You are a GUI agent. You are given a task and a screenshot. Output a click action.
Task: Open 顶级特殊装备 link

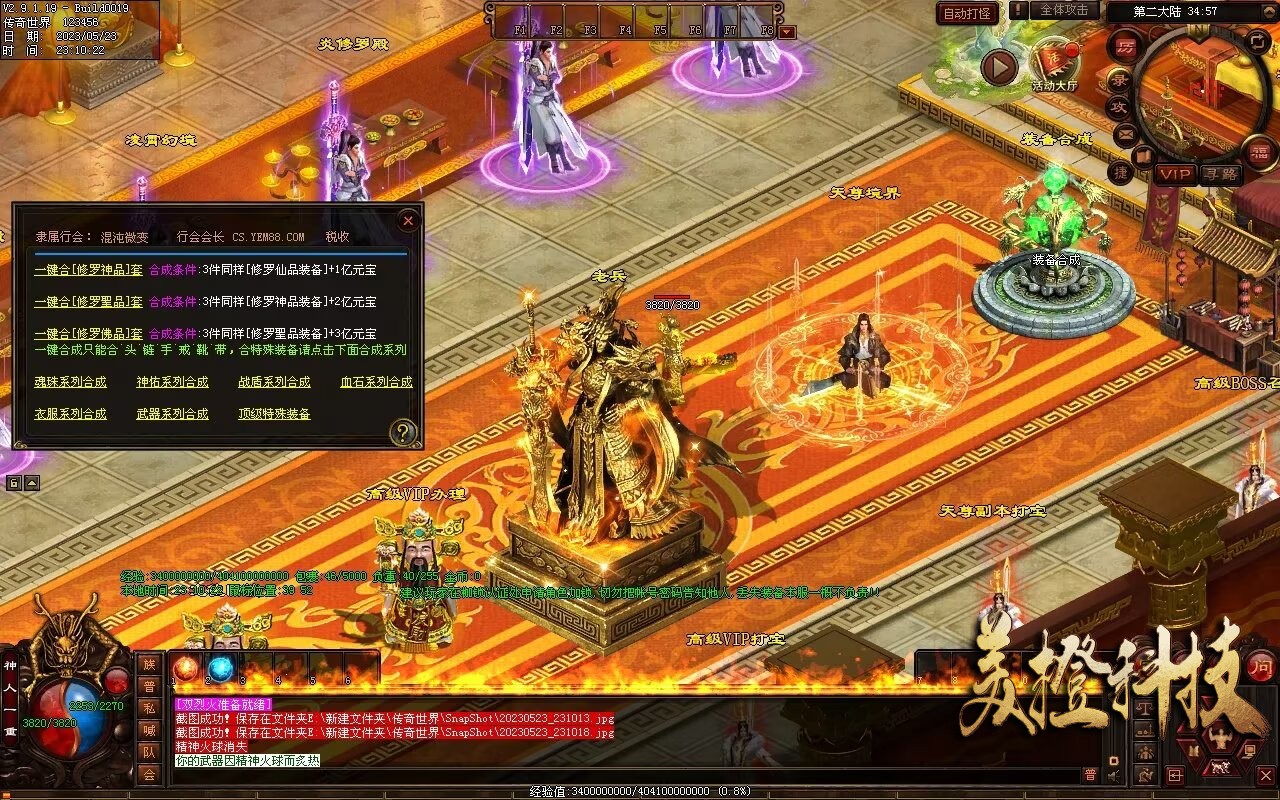point(274,414)
